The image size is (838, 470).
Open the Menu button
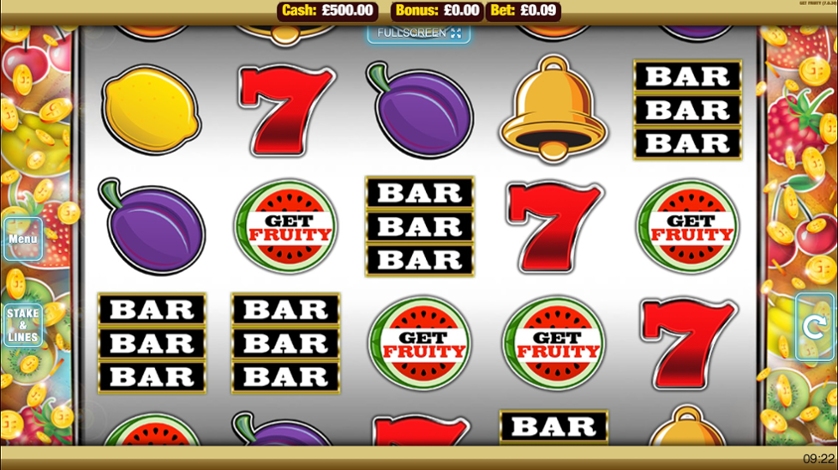(22, 239)
